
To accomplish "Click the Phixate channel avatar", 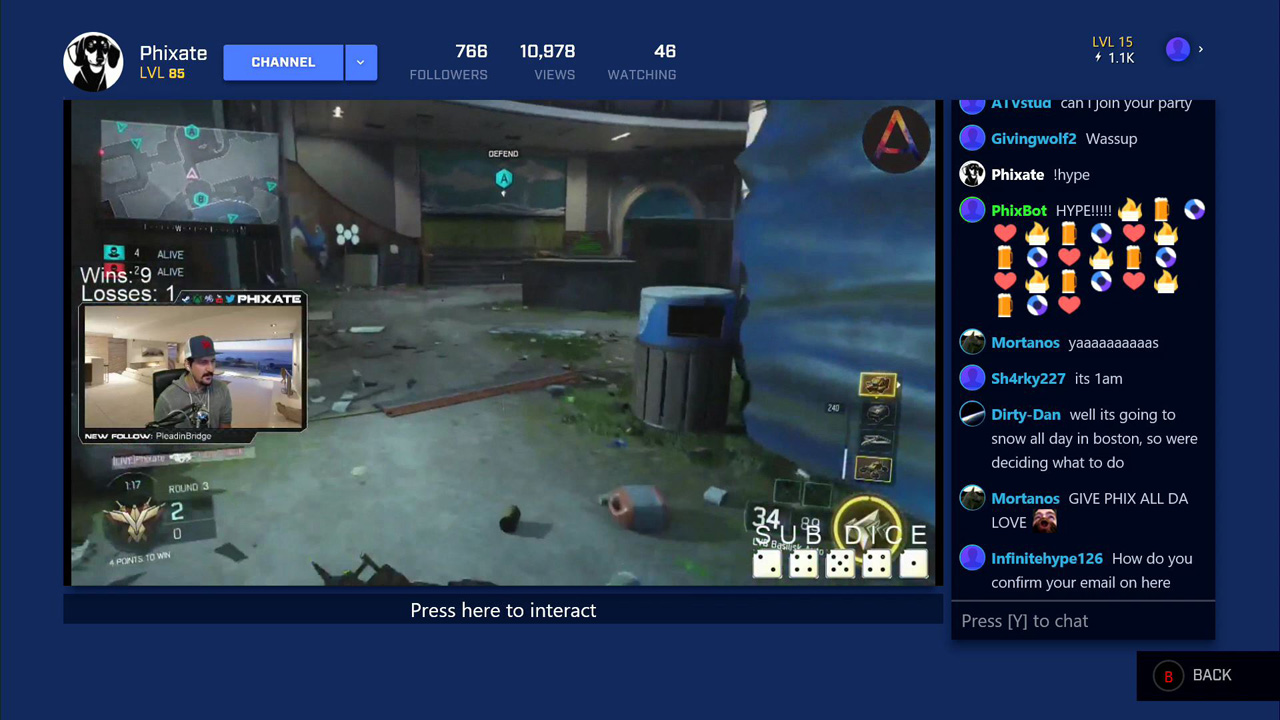I will [x=93, y=61].
